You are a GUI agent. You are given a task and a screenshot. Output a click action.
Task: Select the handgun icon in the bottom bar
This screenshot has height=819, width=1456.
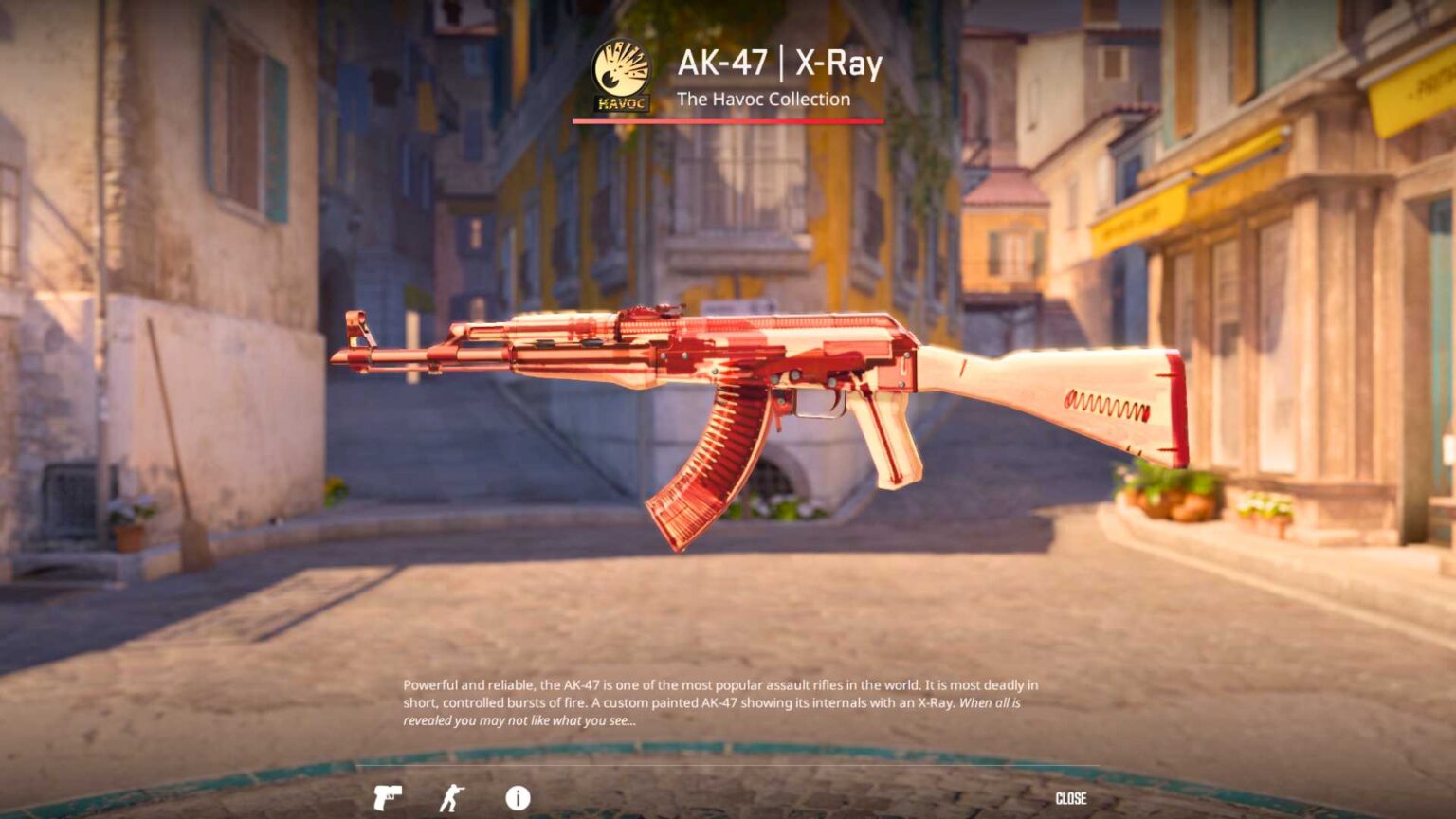(x=391, y=797)
